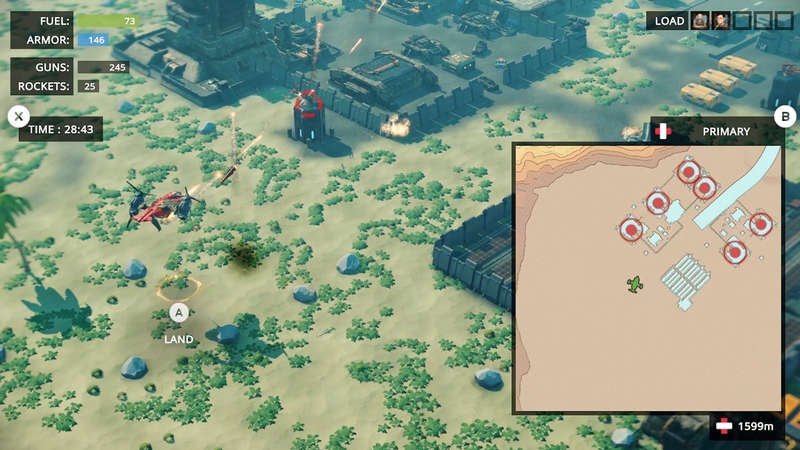
Task: Click the 1599m objective distance indicator
Action: tap(745, 427)
